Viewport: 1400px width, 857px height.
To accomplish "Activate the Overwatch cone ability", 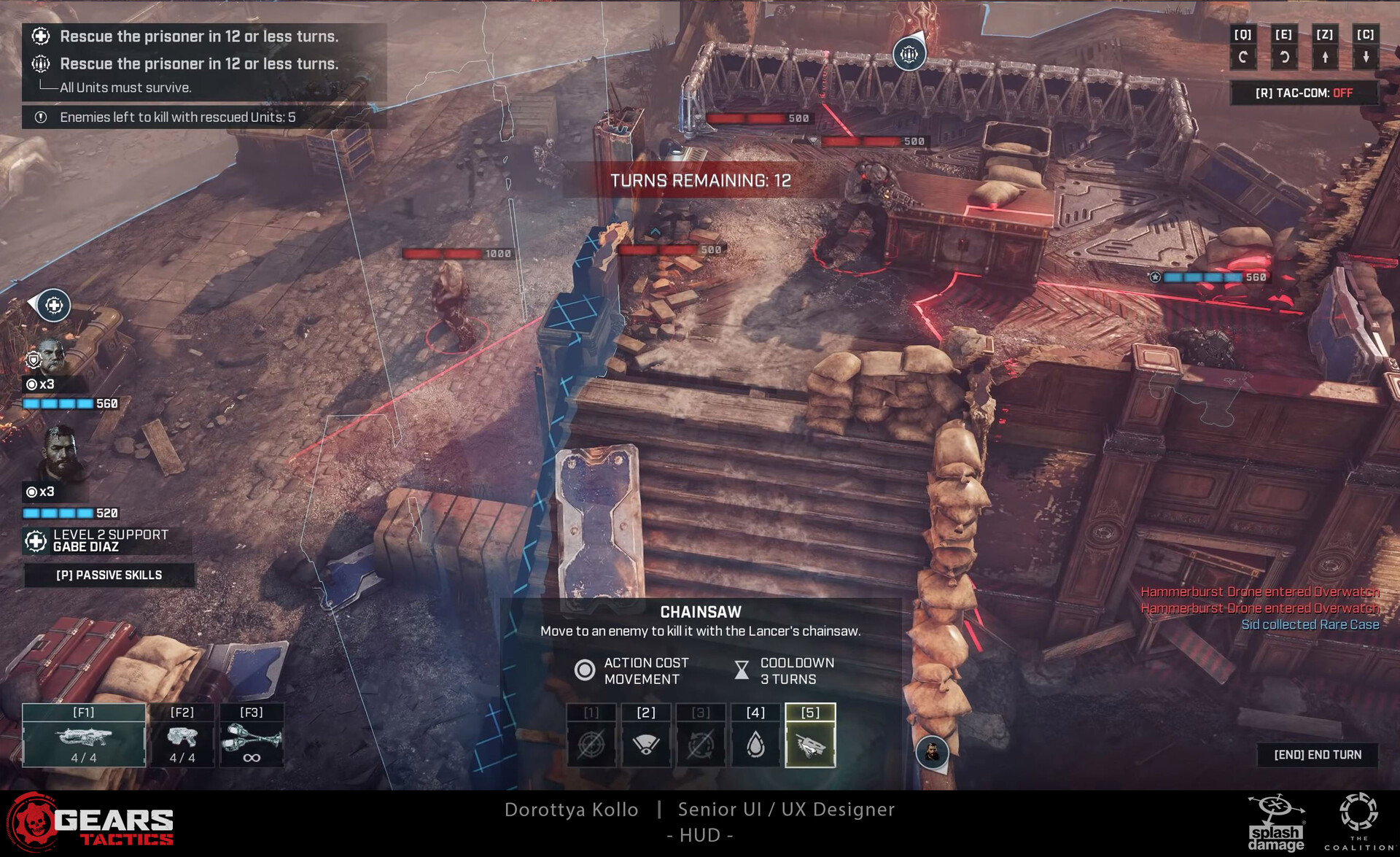I will [x=646, y=735].
